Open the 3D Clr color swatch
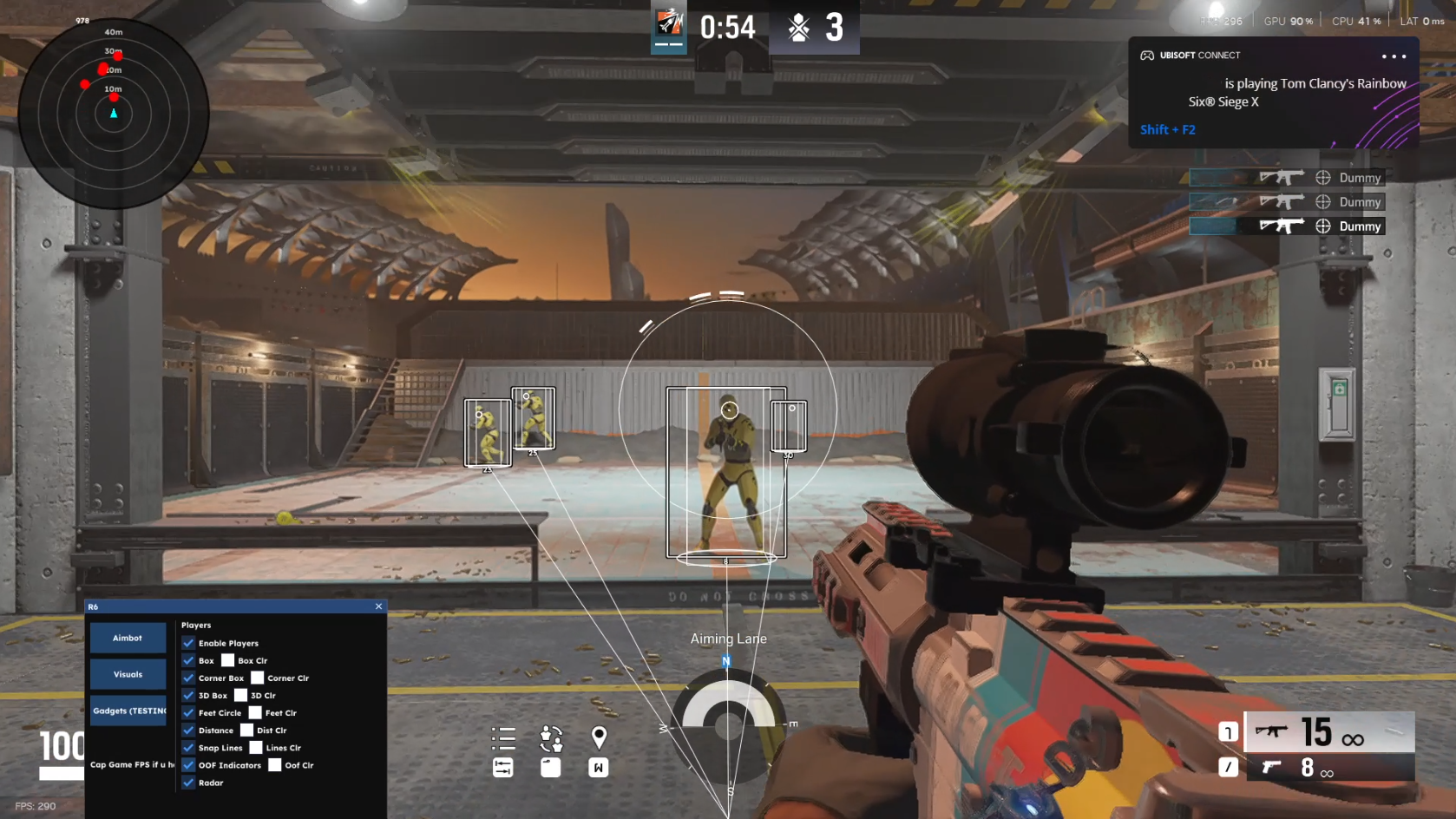1456x819 pixels. point(240,695)
